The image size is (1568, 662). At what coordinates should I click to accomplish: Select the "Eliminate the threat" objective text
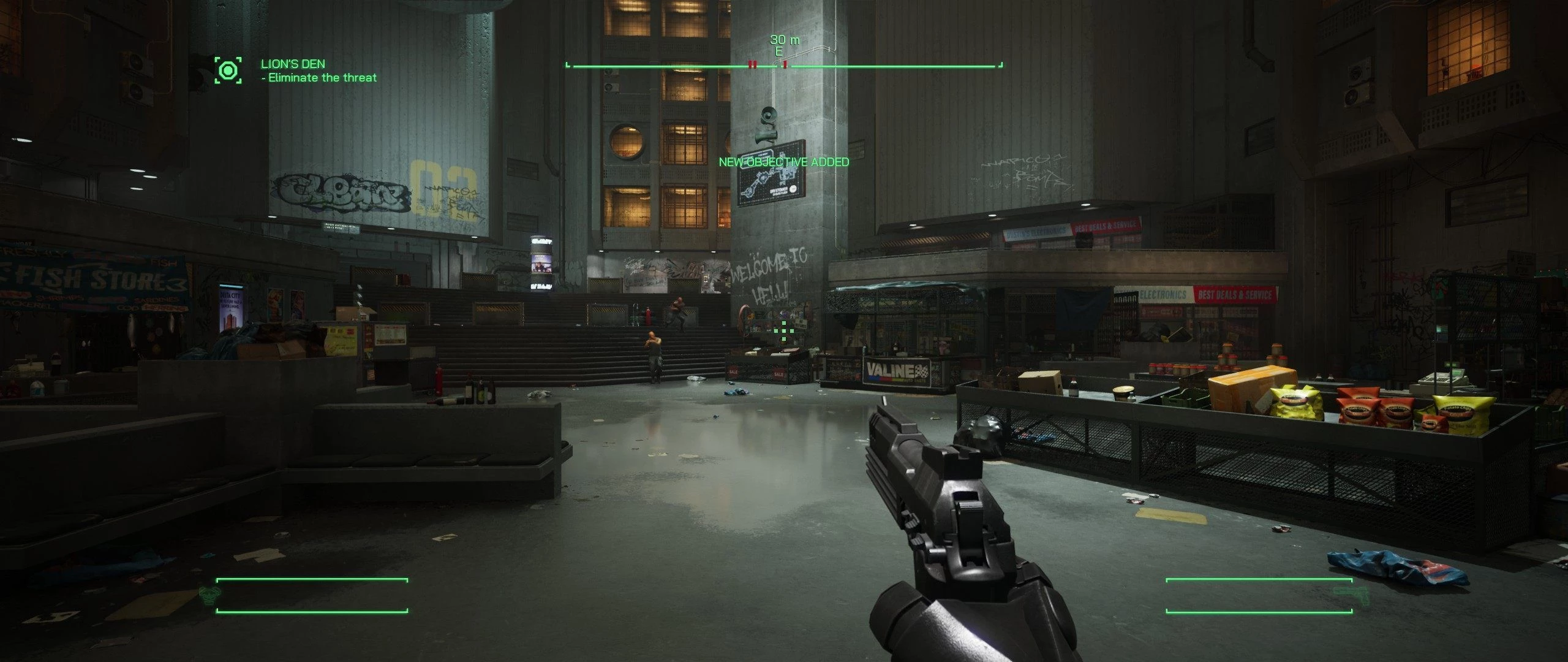point(322,78)
